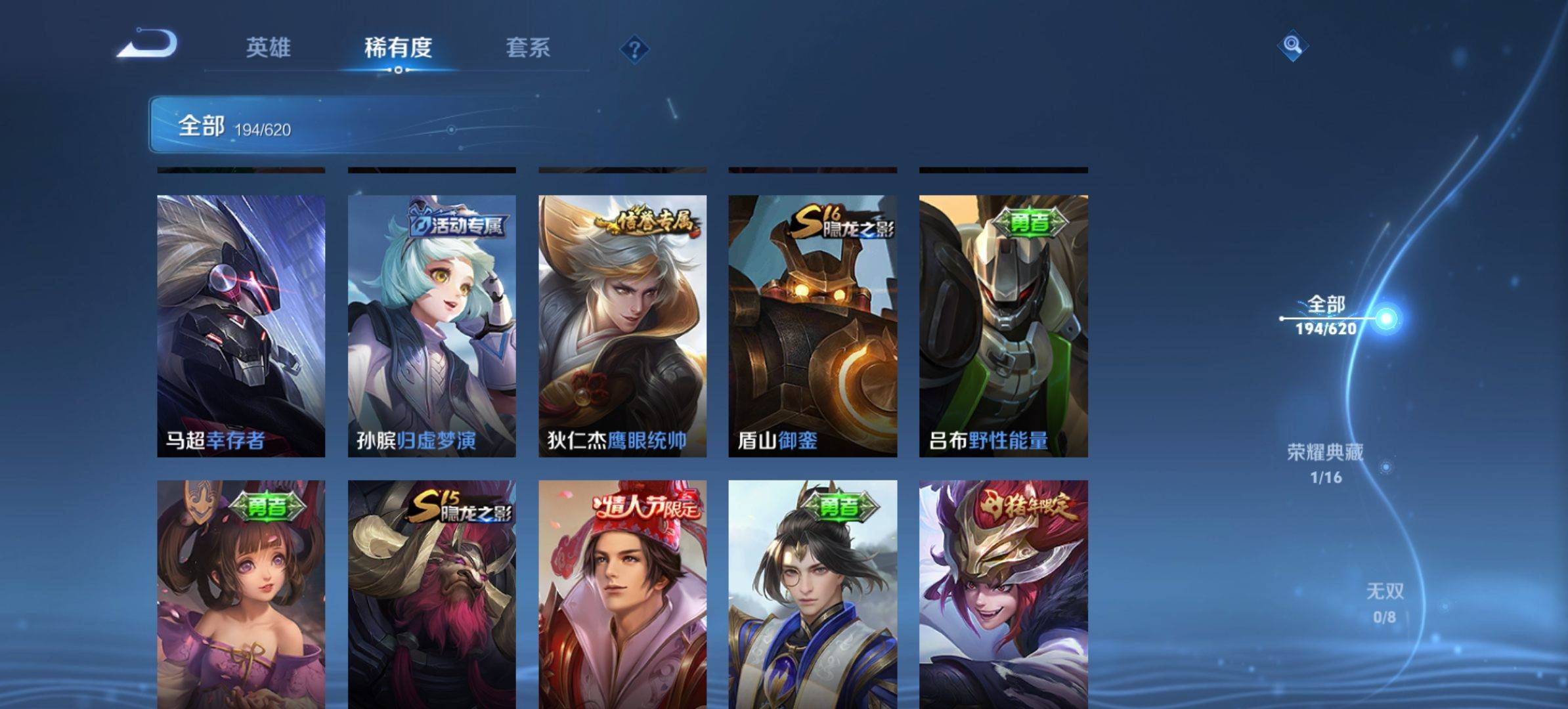Pick the 盾山 御銮 skin card
The width and height of the screenshot is (1568, 709).
[x=812, y=326]
